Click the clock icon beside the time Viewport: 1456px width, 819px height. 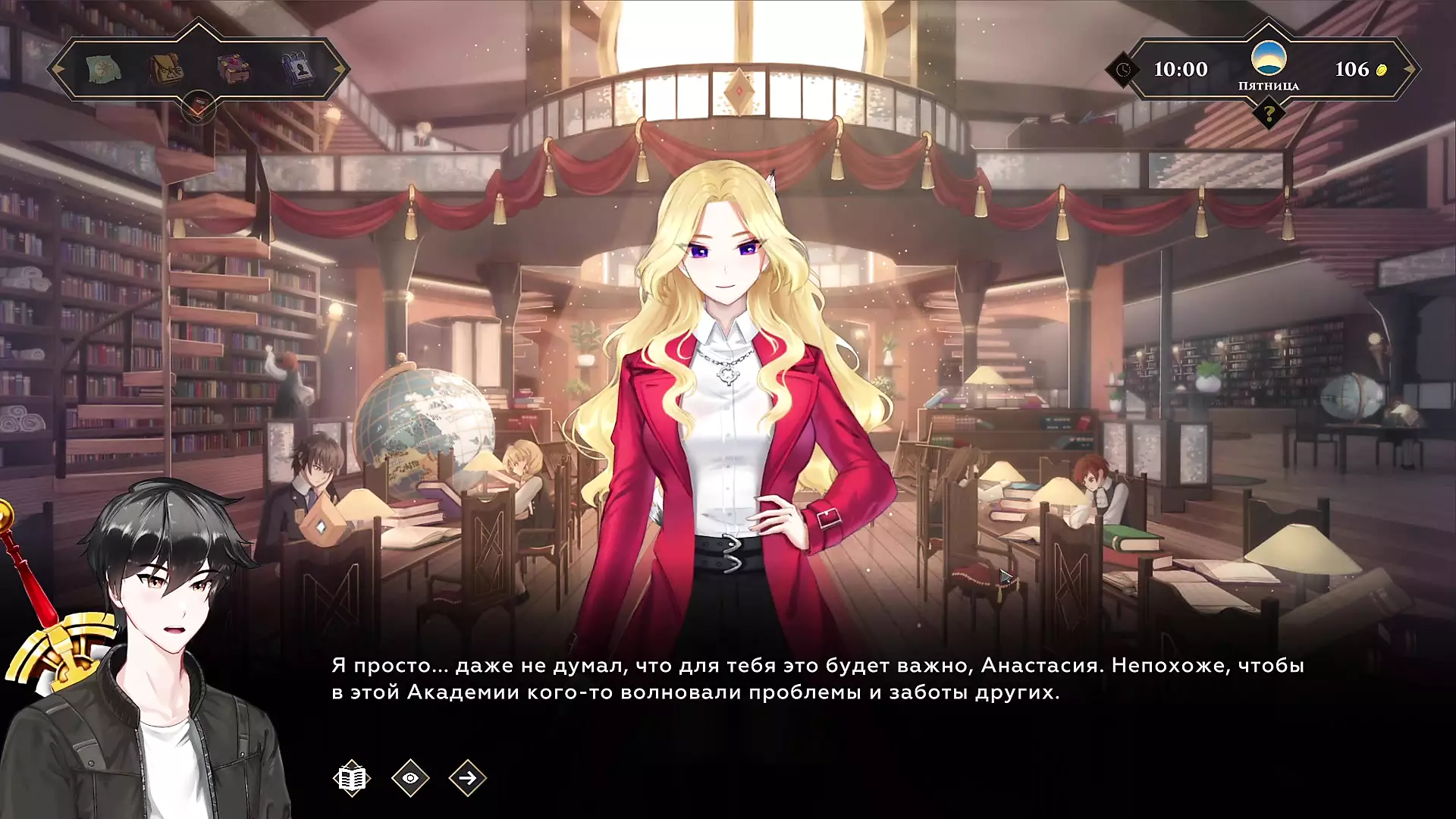click(x=1123, y=70)
